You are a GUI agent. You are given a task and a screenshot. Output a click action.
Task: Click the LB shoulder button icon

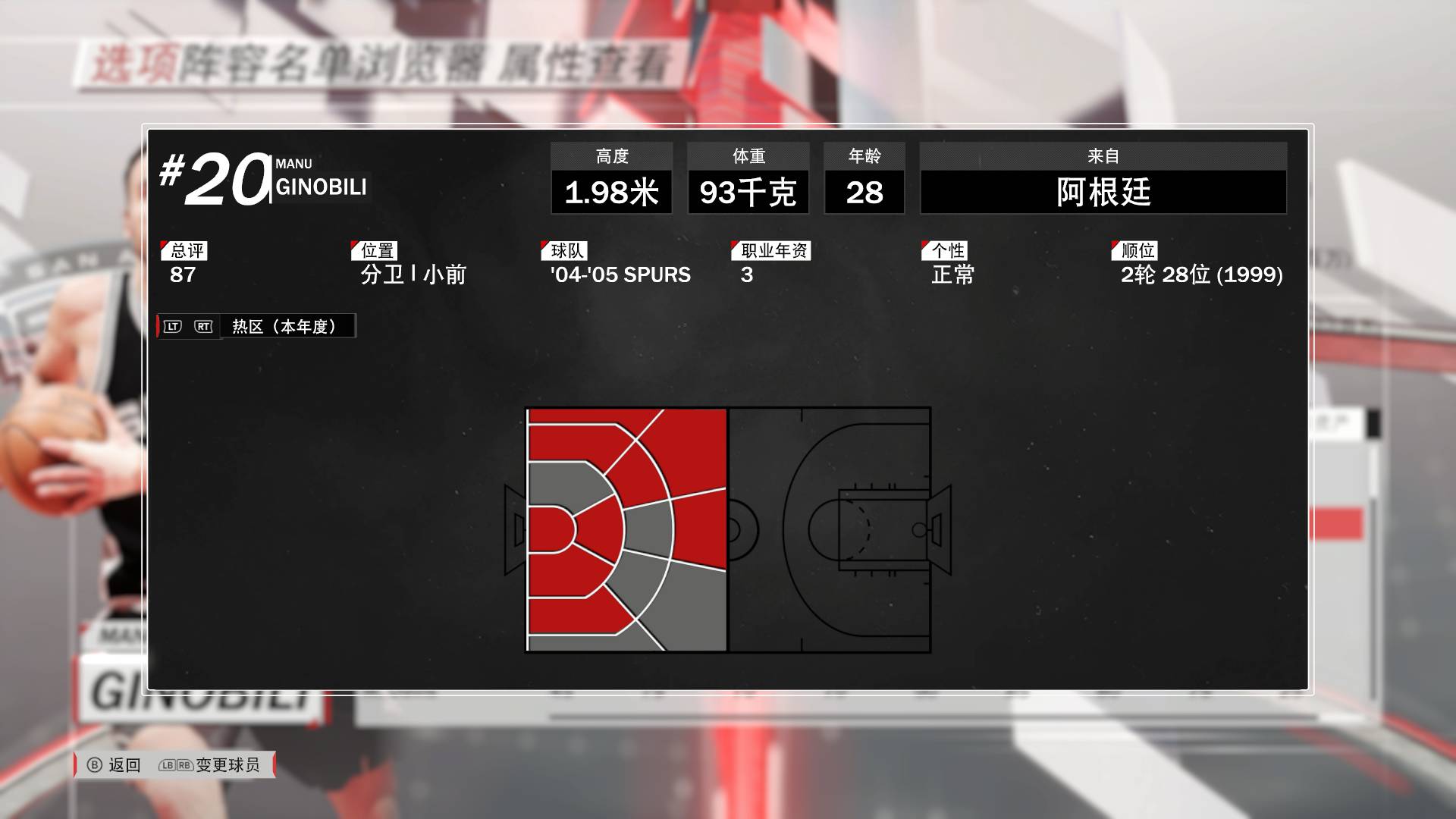tap(166, 765)
